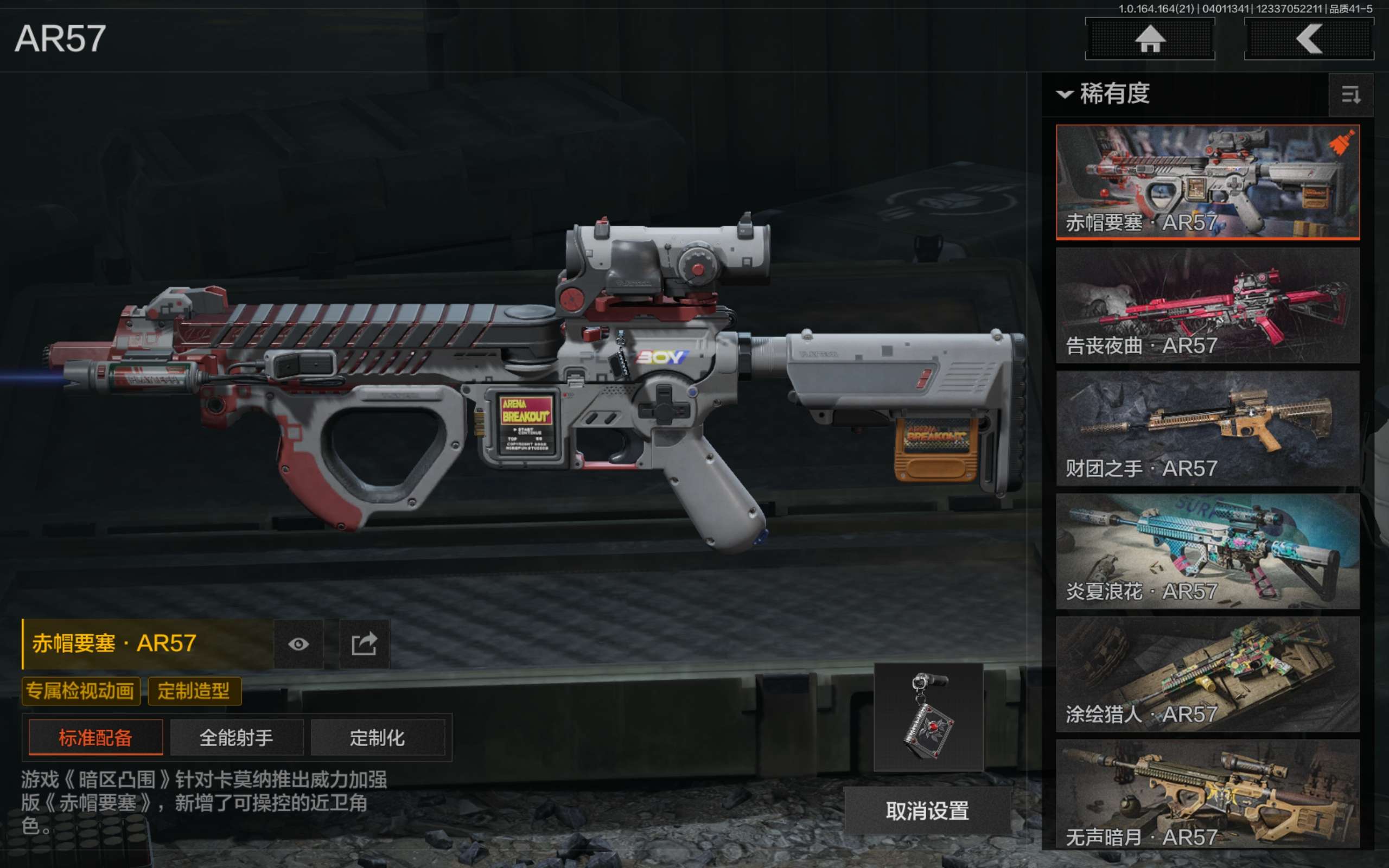Share the skin via share icon
The height and width of the screenshot is (868, 1389).
(x=364, y=644)
